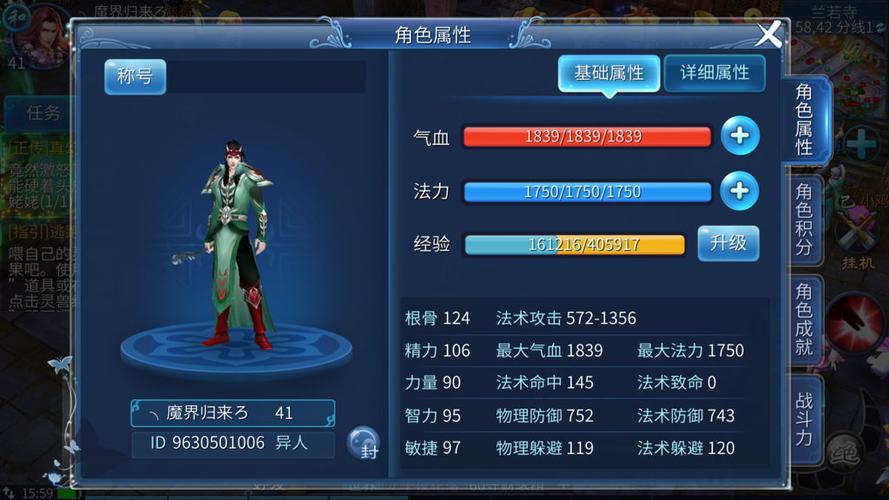Click the plus button beside 气血
Viewport: 889px width, 500px height.
pos(740,136)
